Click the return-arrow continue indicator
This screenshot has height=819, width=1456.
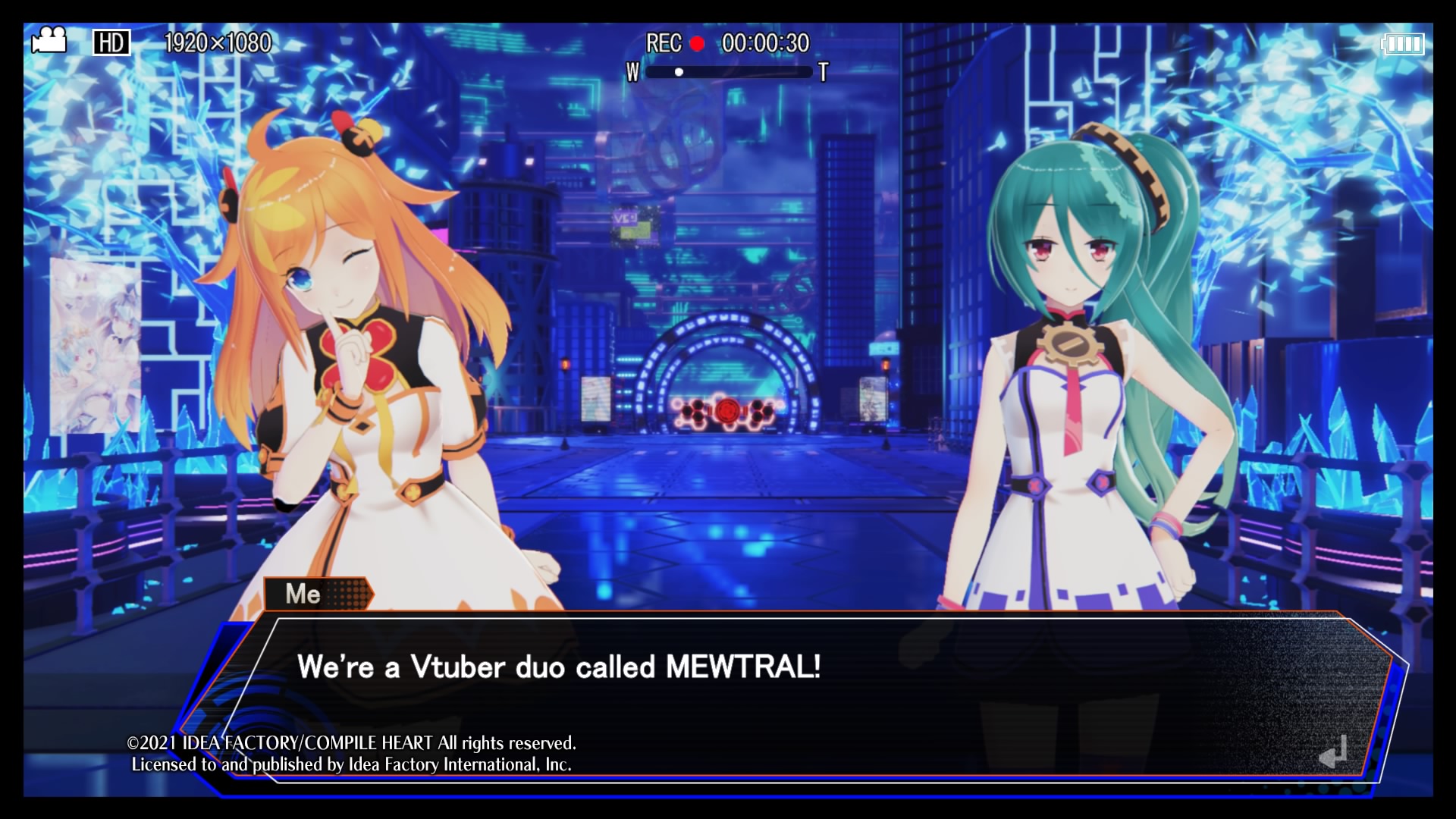1332,751
